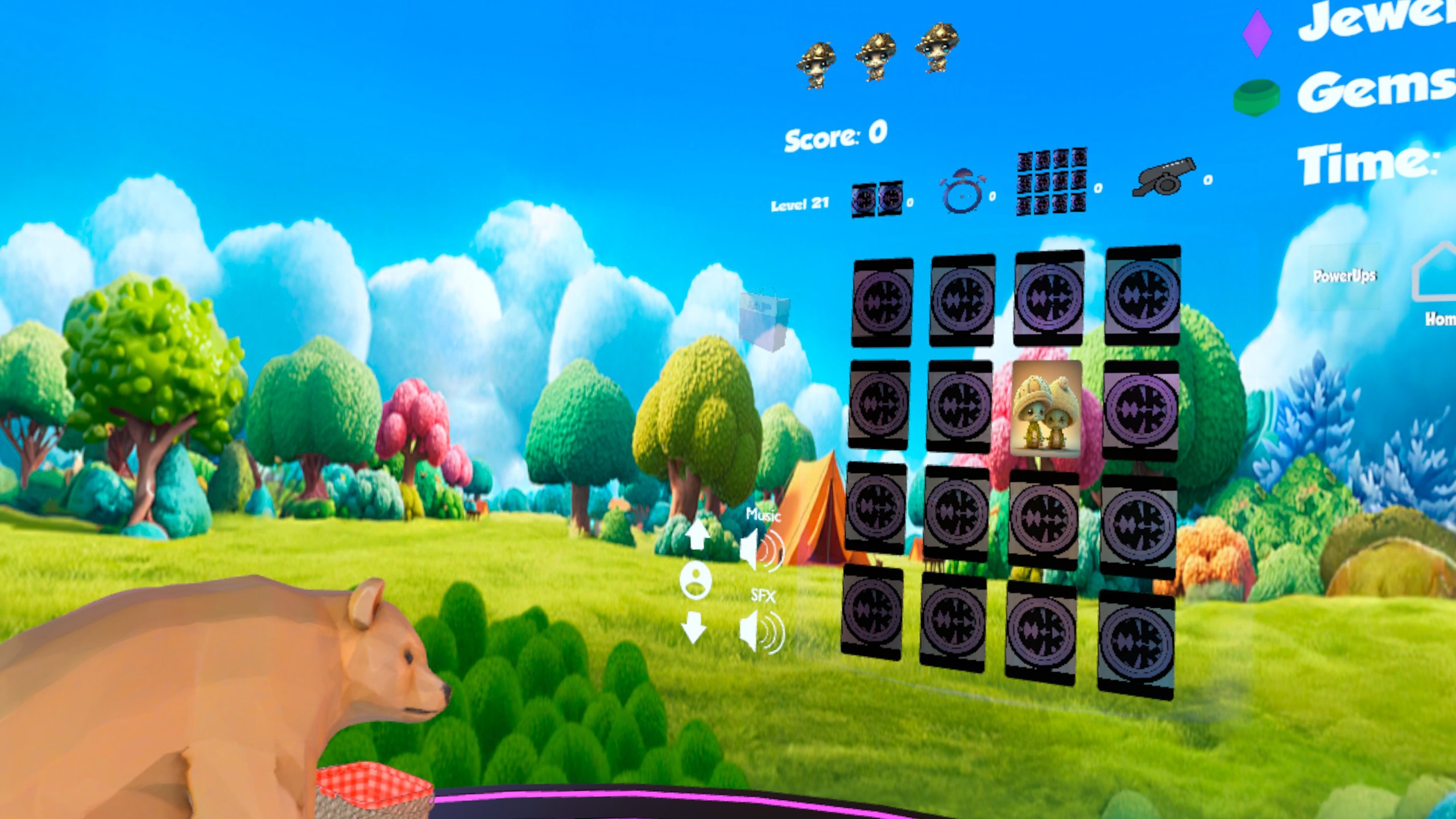This screenshot has width=1456, height=819.
Task: Fire the cannon power-up
Action: 1164,176
